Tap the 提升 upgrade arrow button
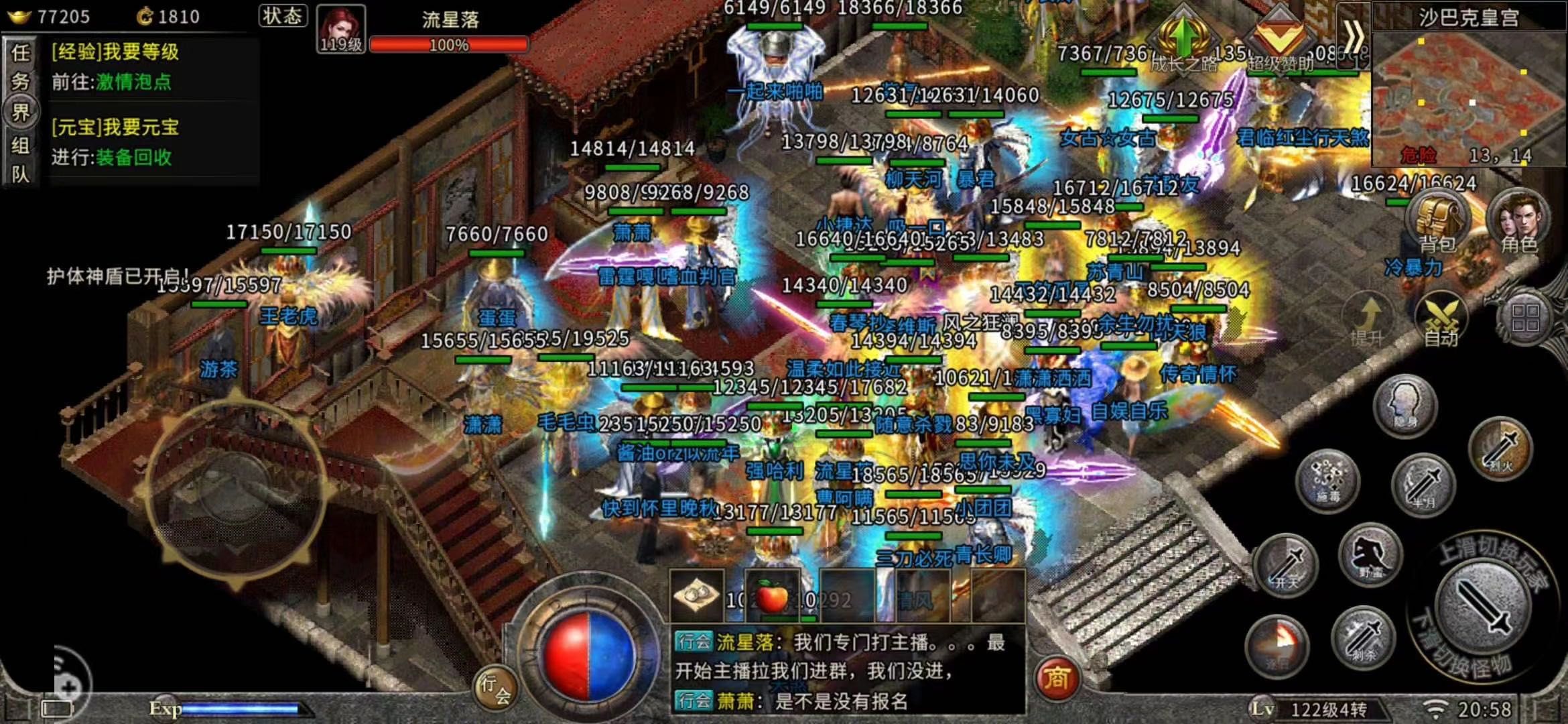This screenshot has width=1568, height=724. pos(1368,319)
